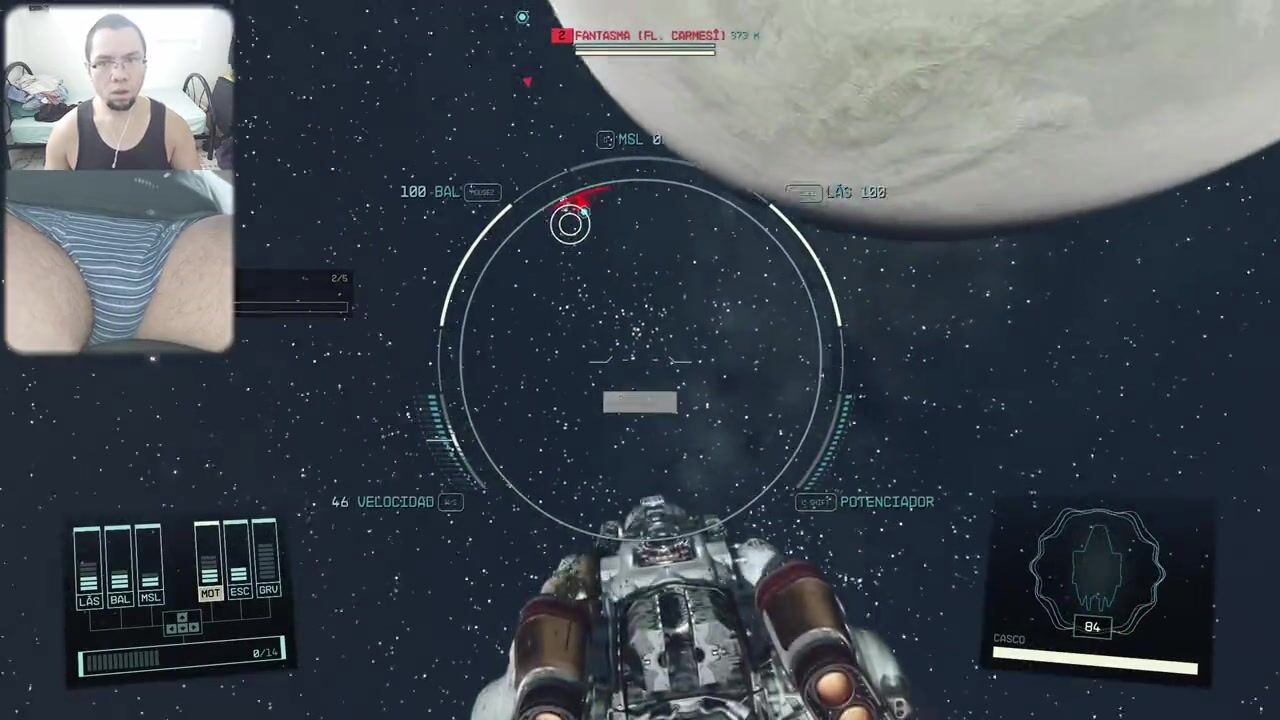Select the LÁS power allocation column

point(89,567)
